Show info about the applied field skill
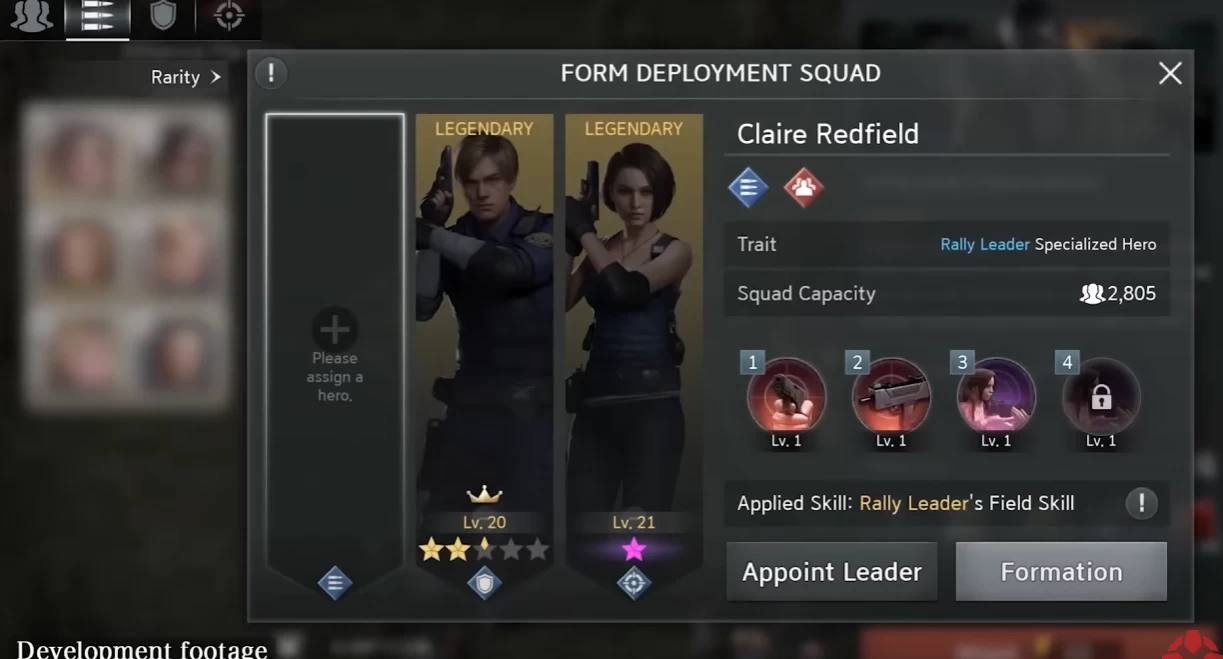 1141,503
